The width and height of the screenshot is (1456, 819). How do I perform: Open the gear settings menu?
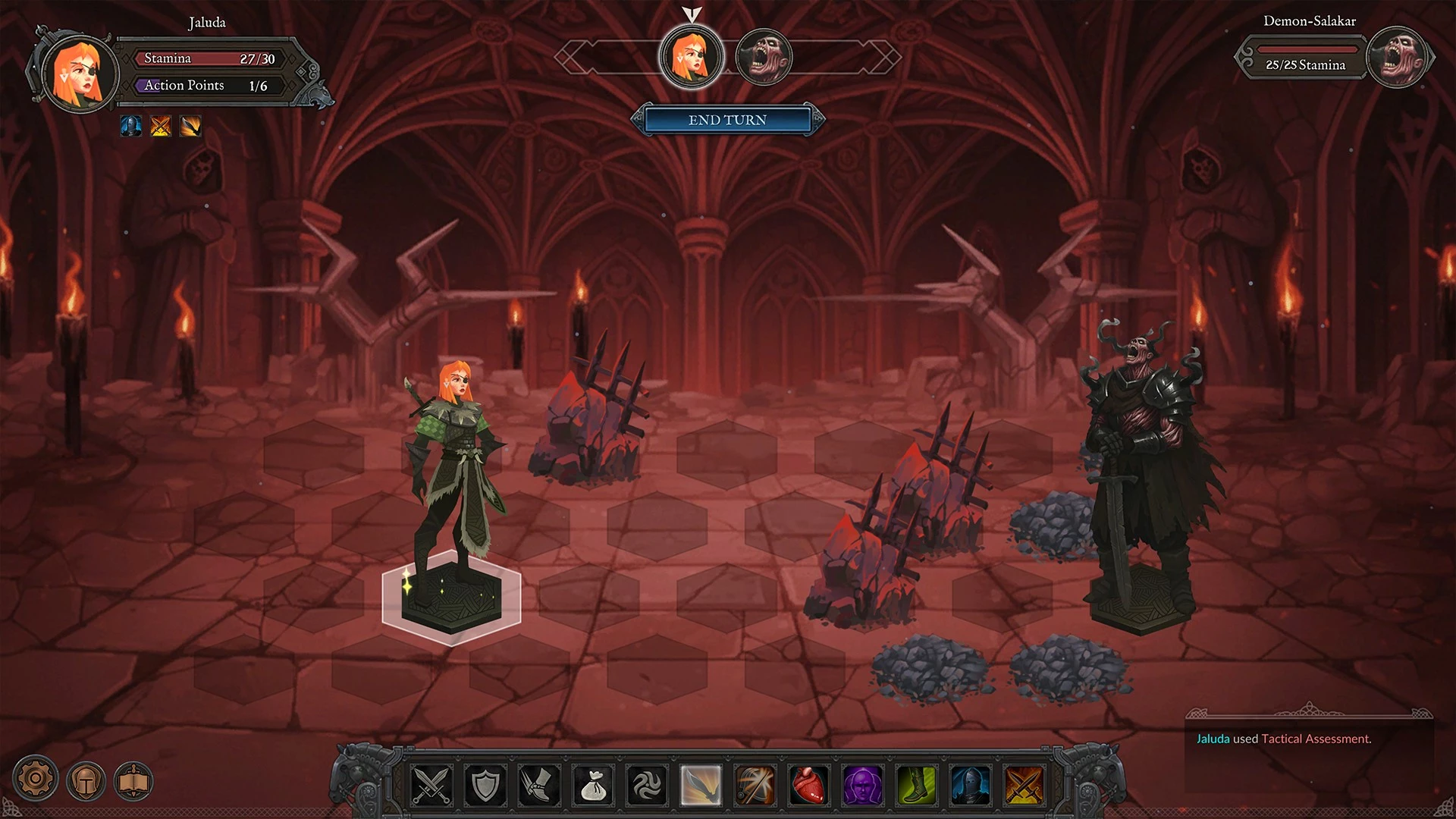pos(35,778)
